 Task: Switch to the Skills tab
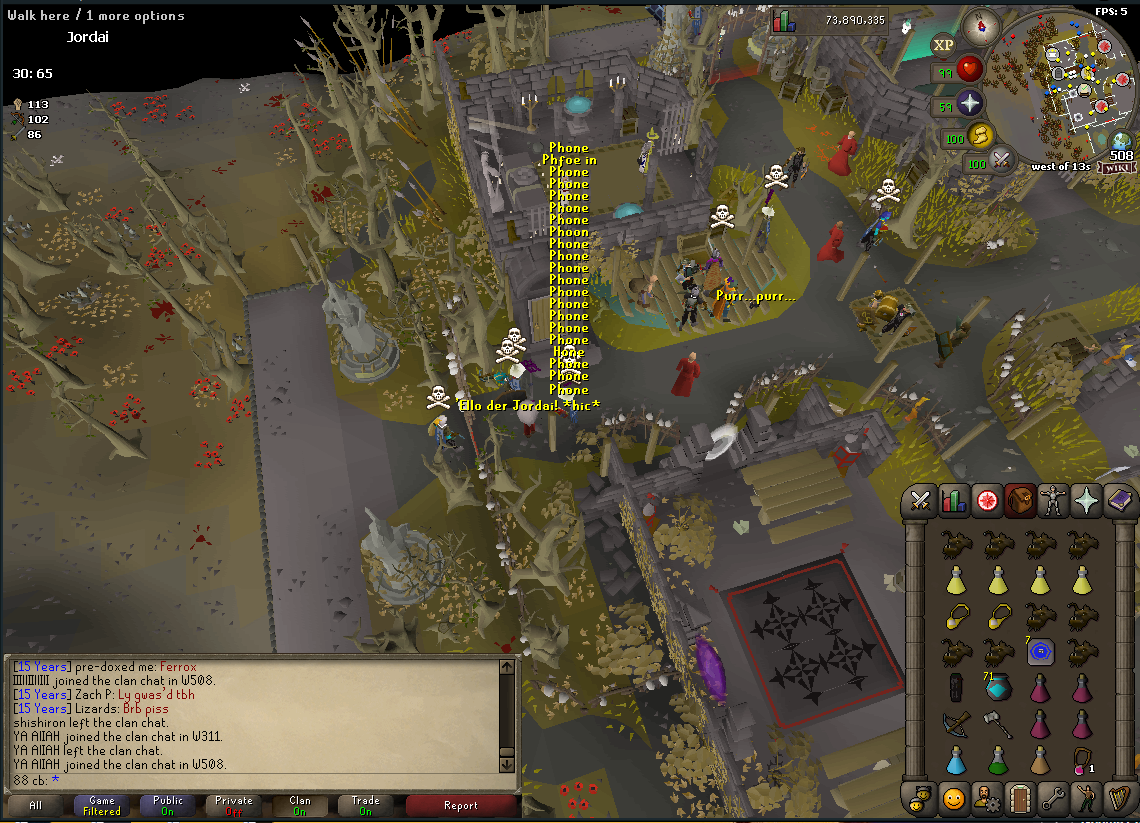954,501
